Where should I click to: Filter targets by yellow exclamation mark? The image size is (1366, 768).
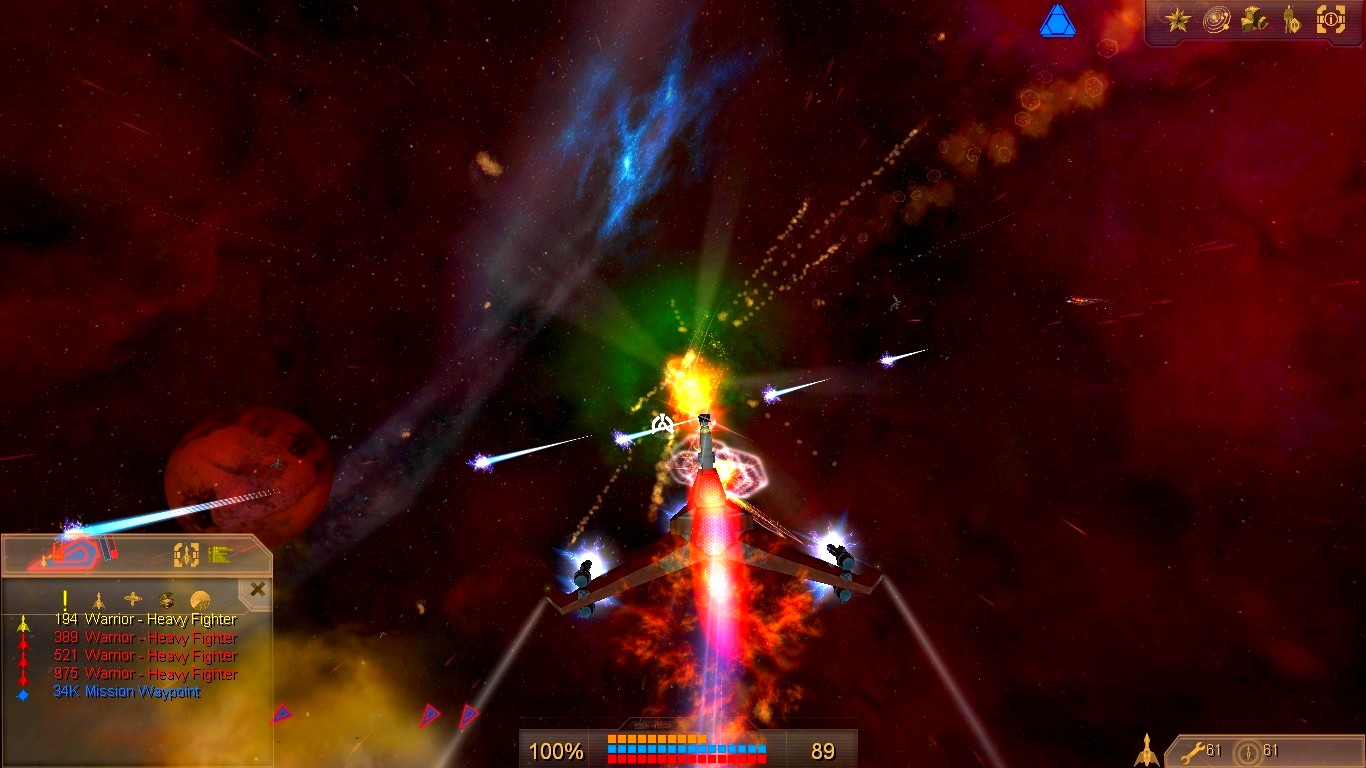click(x=65, y=600)
